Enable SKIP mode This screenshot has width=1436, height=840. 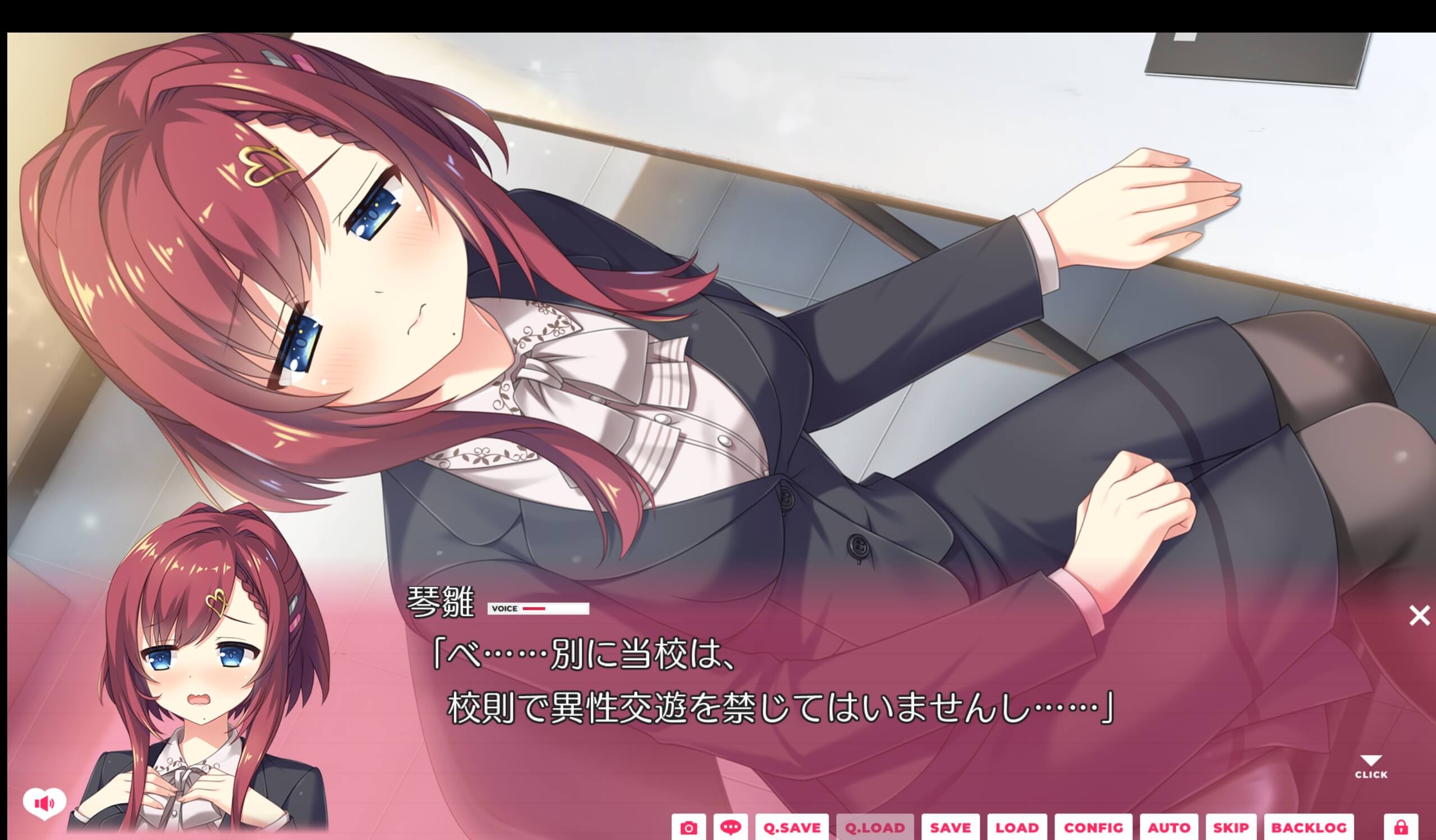[1232, 828]
